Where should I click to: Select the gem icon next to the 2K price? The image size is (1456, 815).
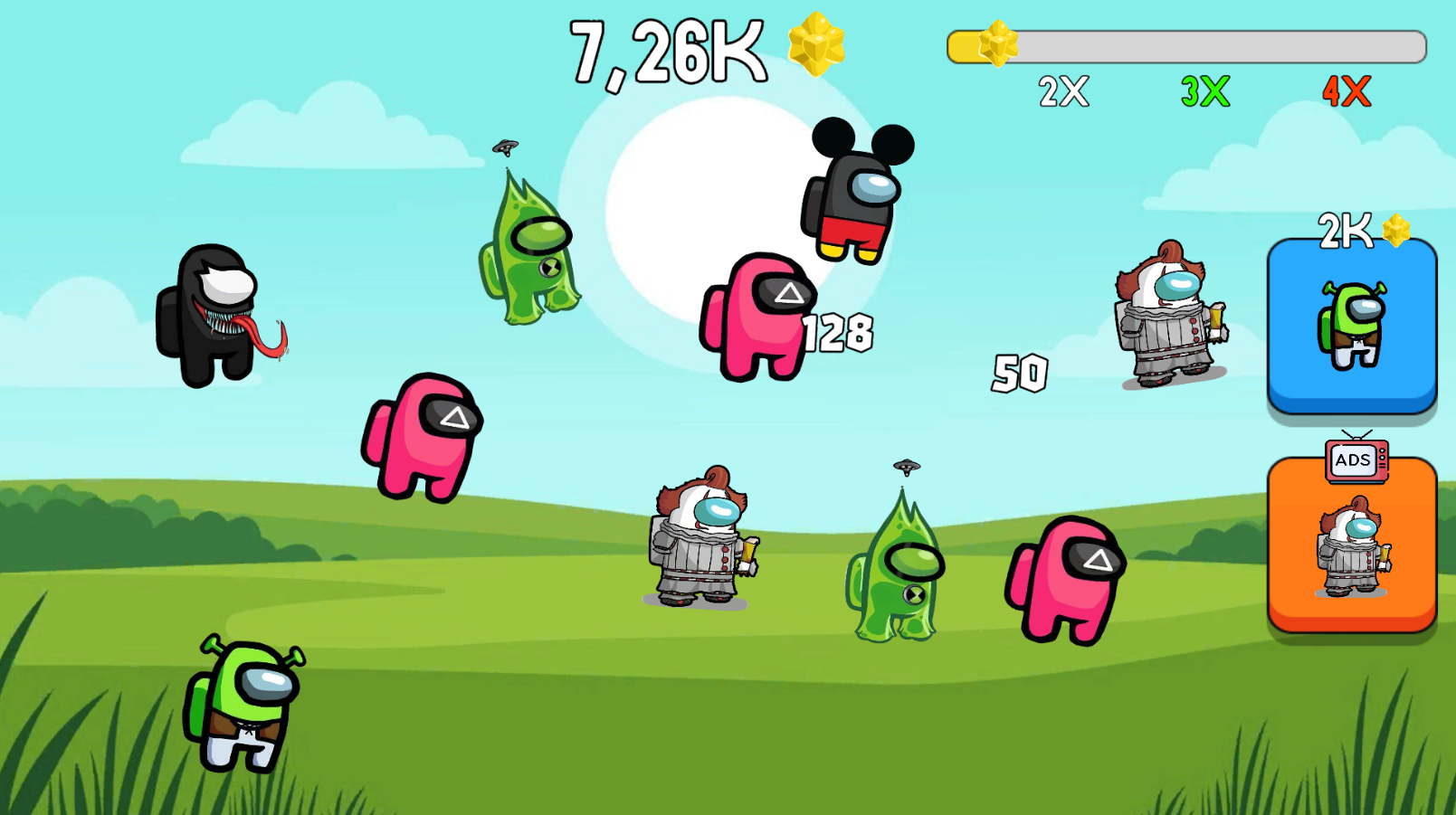[x=1395, y=229]
